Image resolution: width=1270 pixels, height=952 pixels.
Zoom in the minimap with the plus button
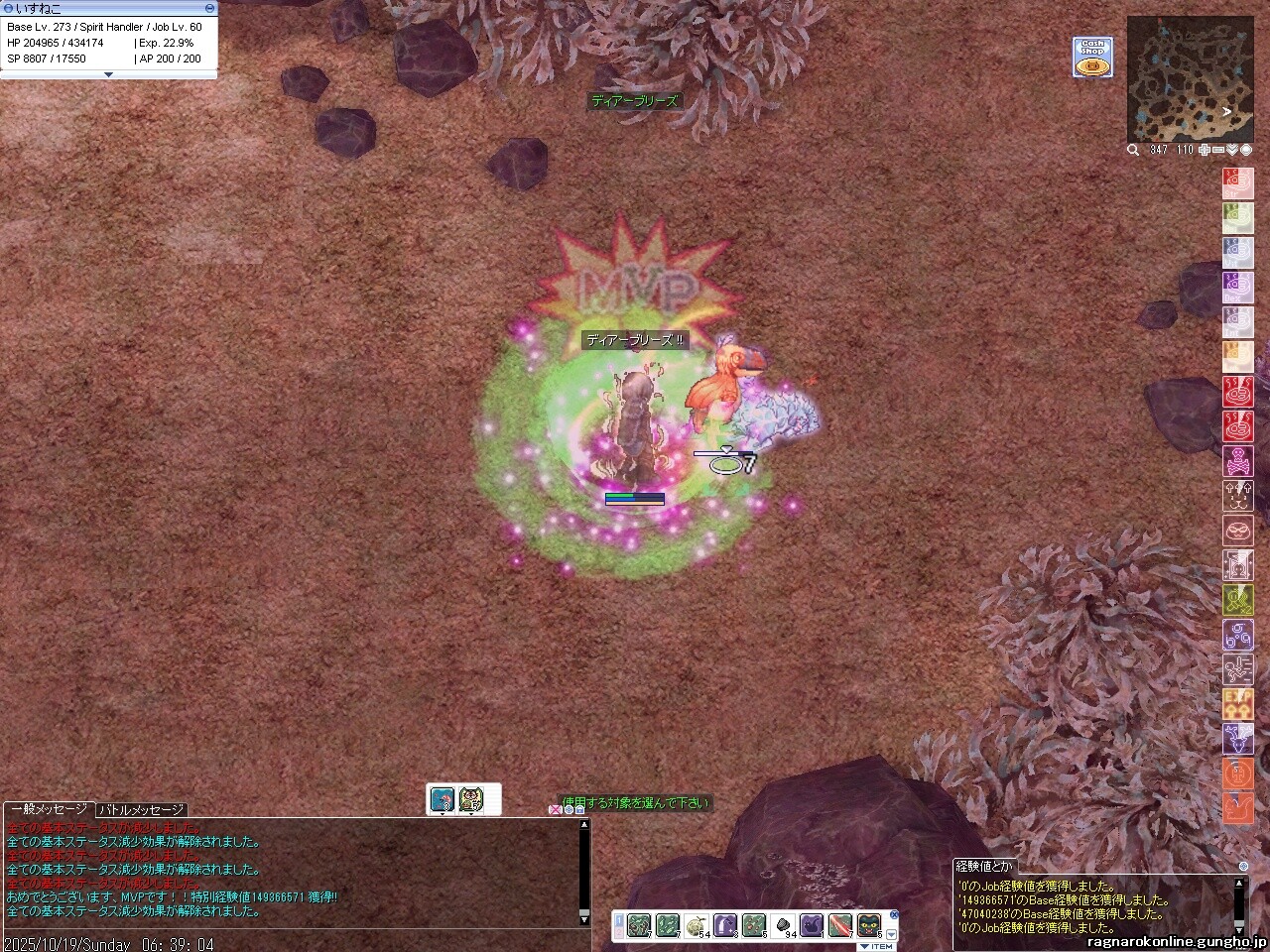(x=1205, y=150)
